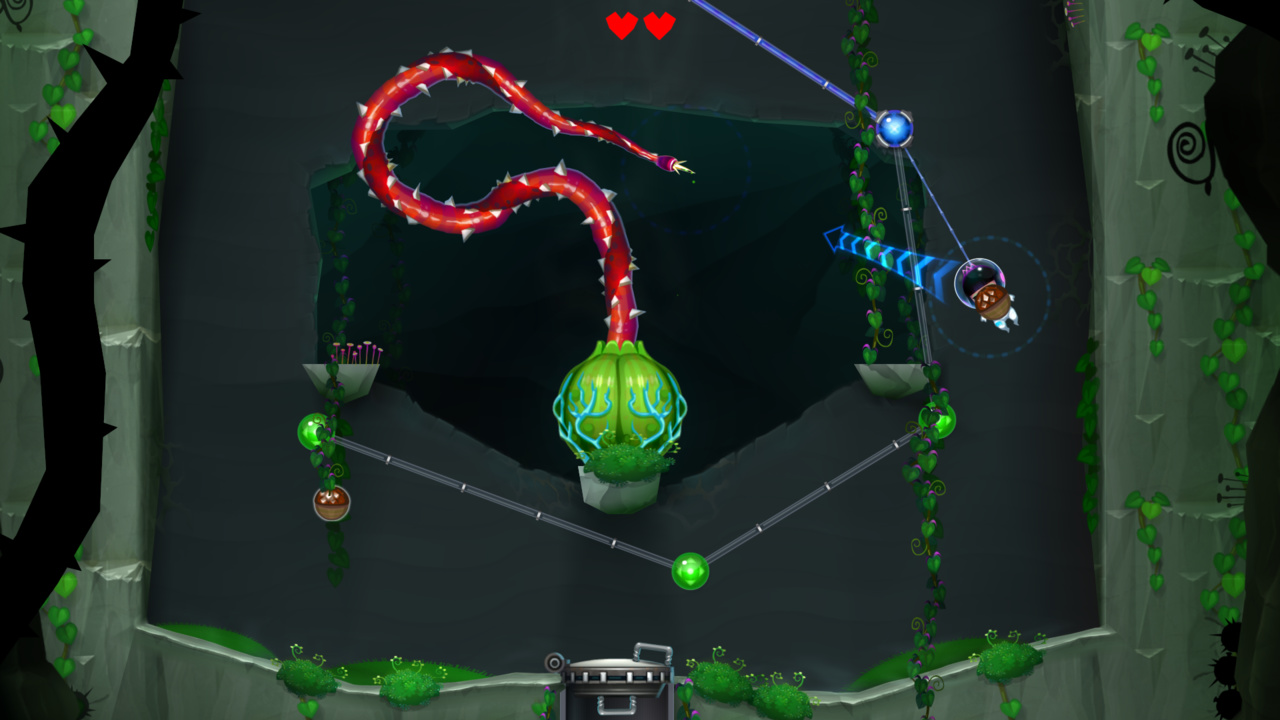
Task: Select the blue orb anchor node
Action: point(893,127)
